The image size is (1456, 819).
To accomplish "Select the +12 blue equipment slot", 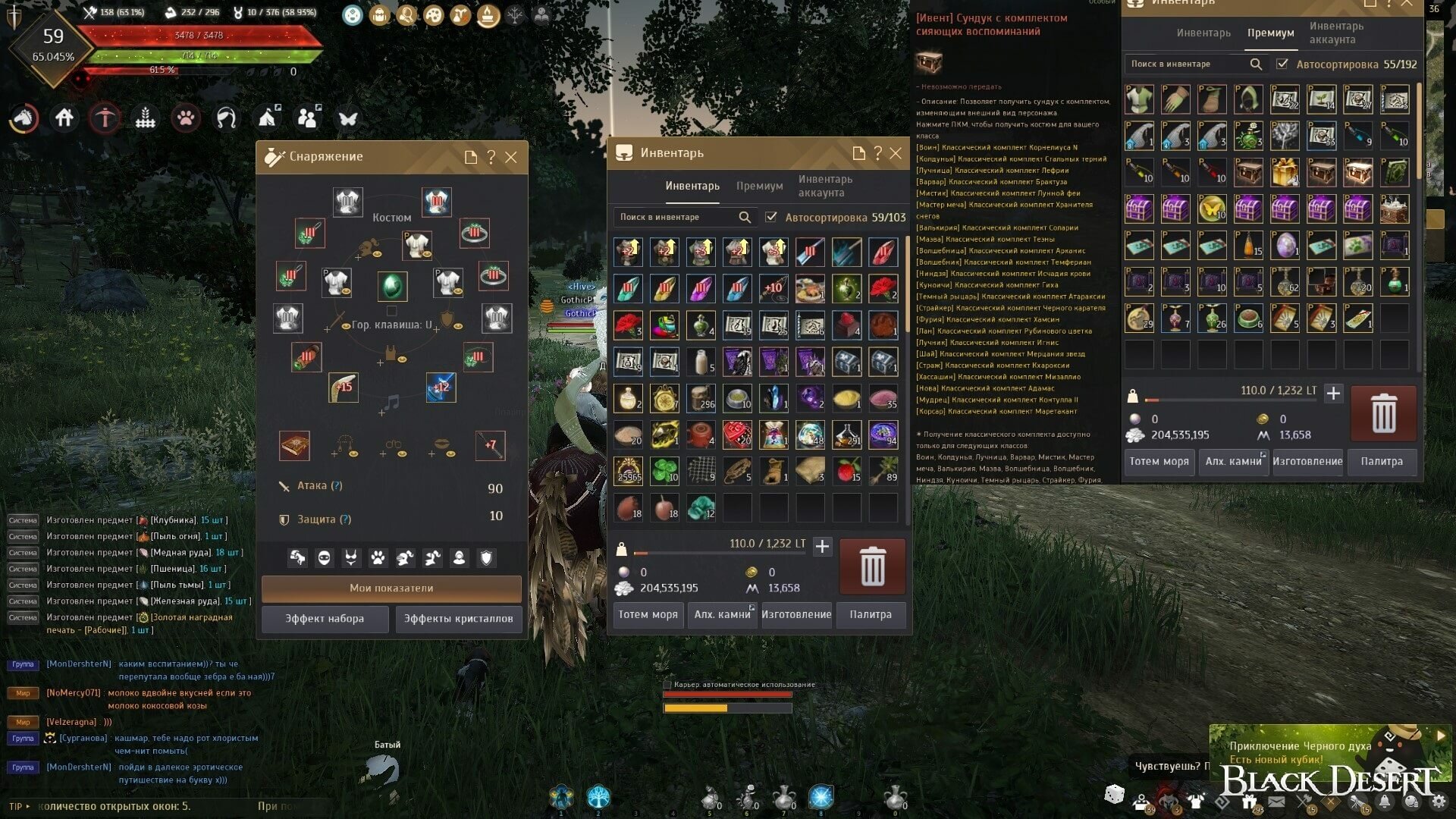I will point(441,387).
